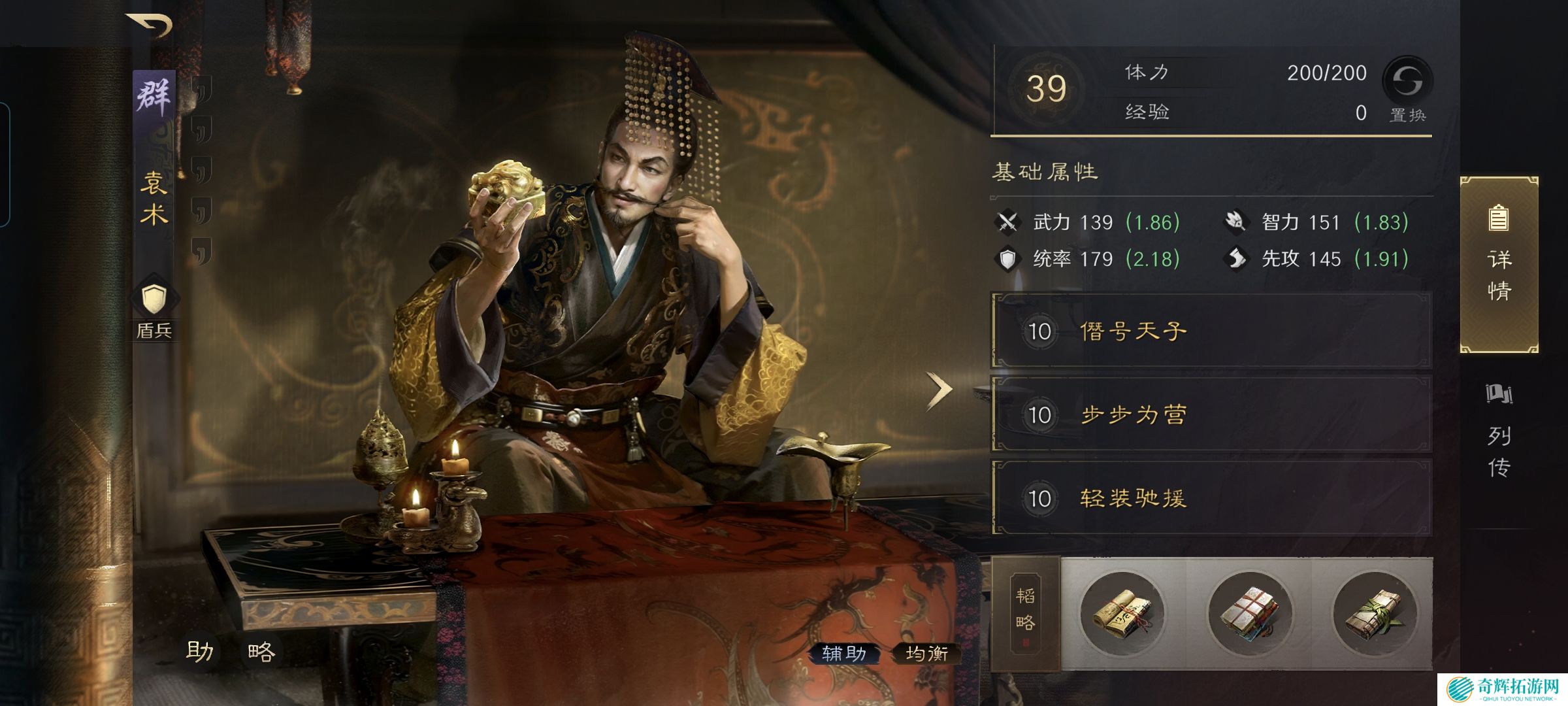Switch to the 列传 biography tab
The height and width of the screenshot is (706, 1568).
pos(1499,431)
